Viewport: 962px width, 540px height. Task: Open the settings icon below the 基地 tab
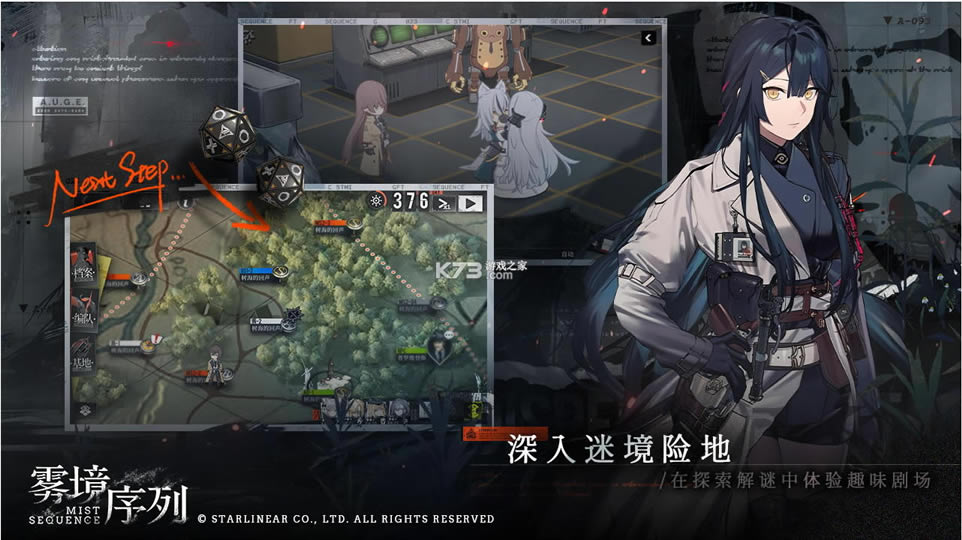[83, 409]
